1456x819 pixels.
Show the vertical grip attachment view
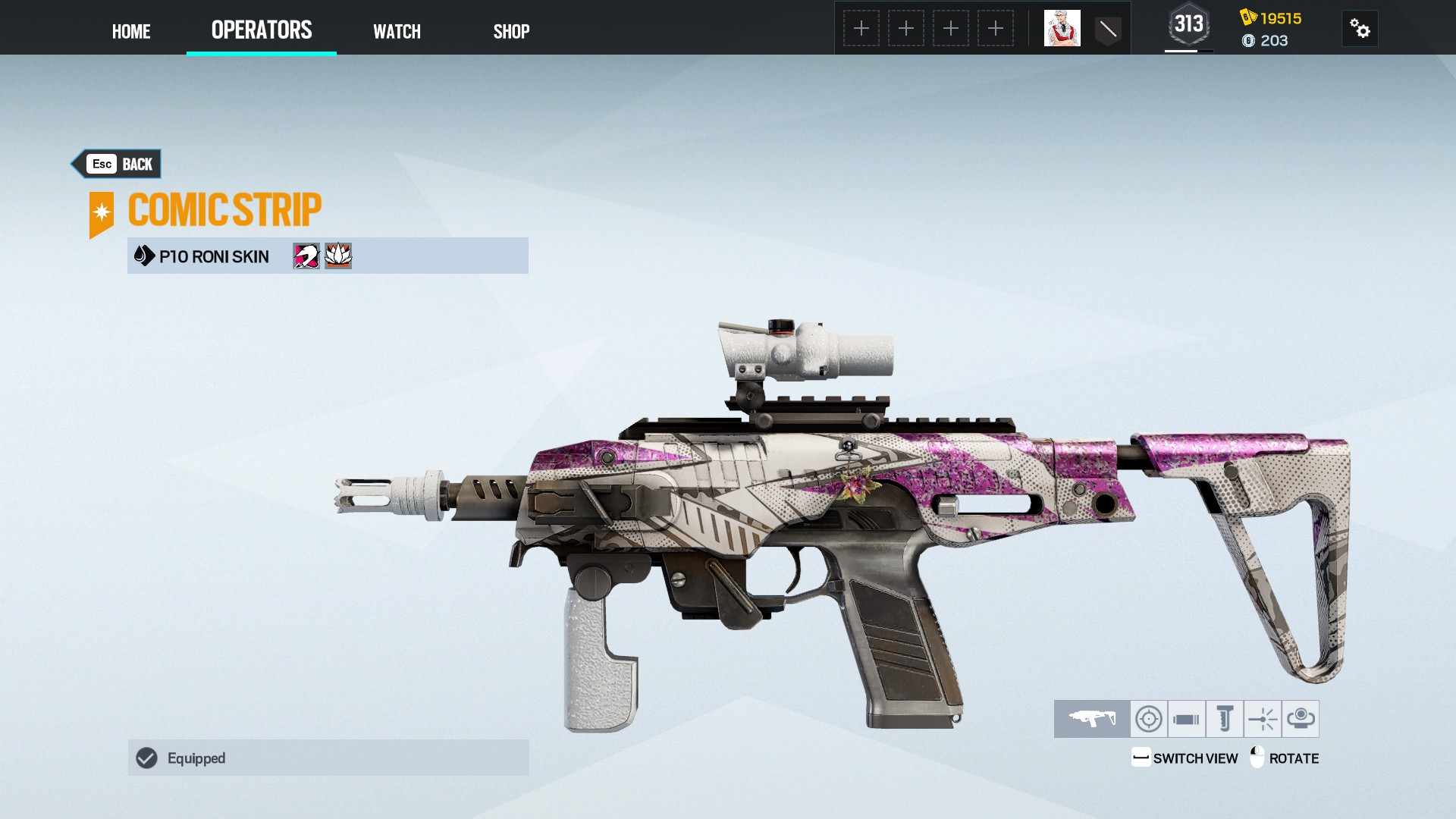point(1225,718)
